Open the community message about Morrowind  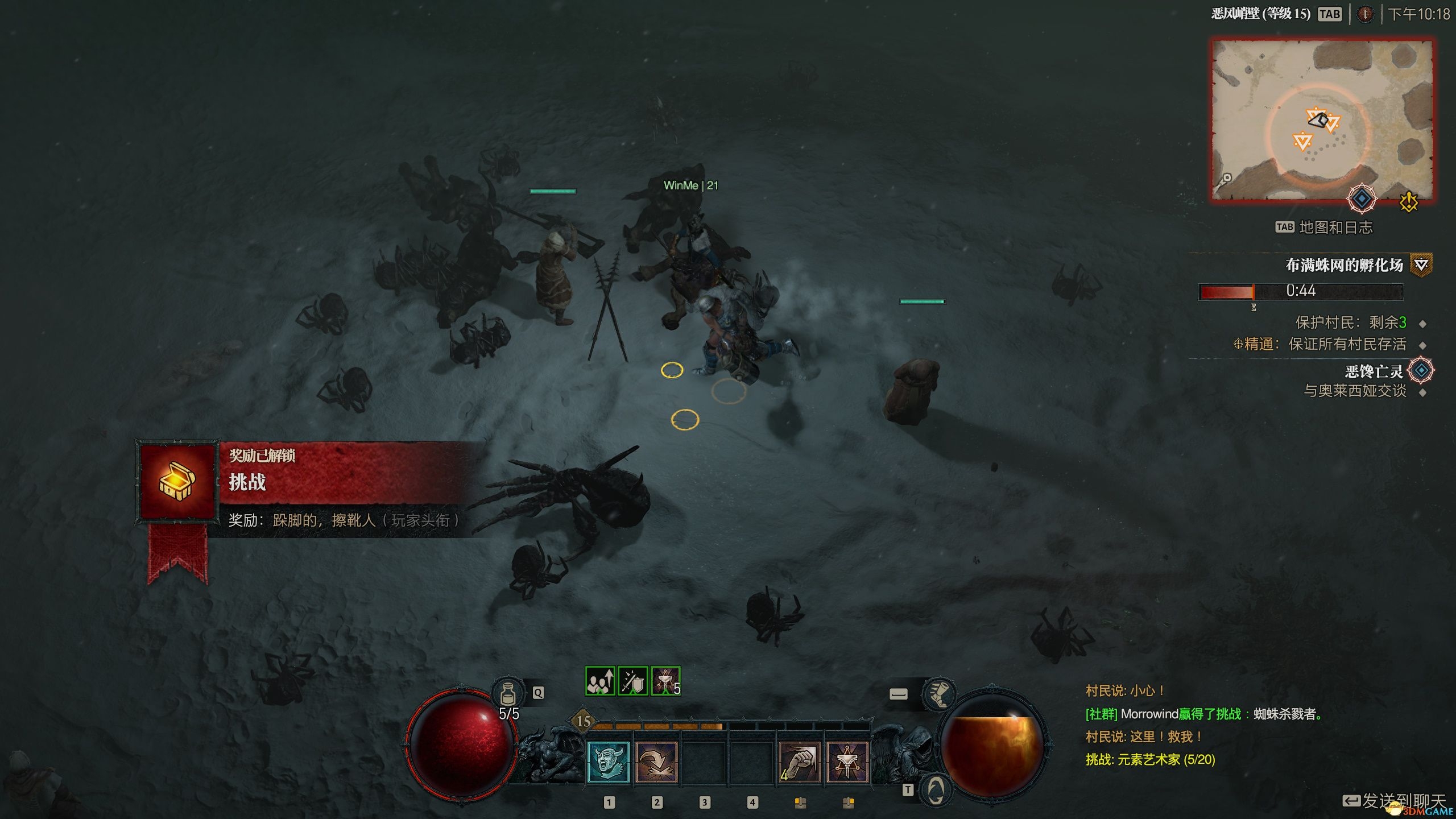(x=1203, y=714)
